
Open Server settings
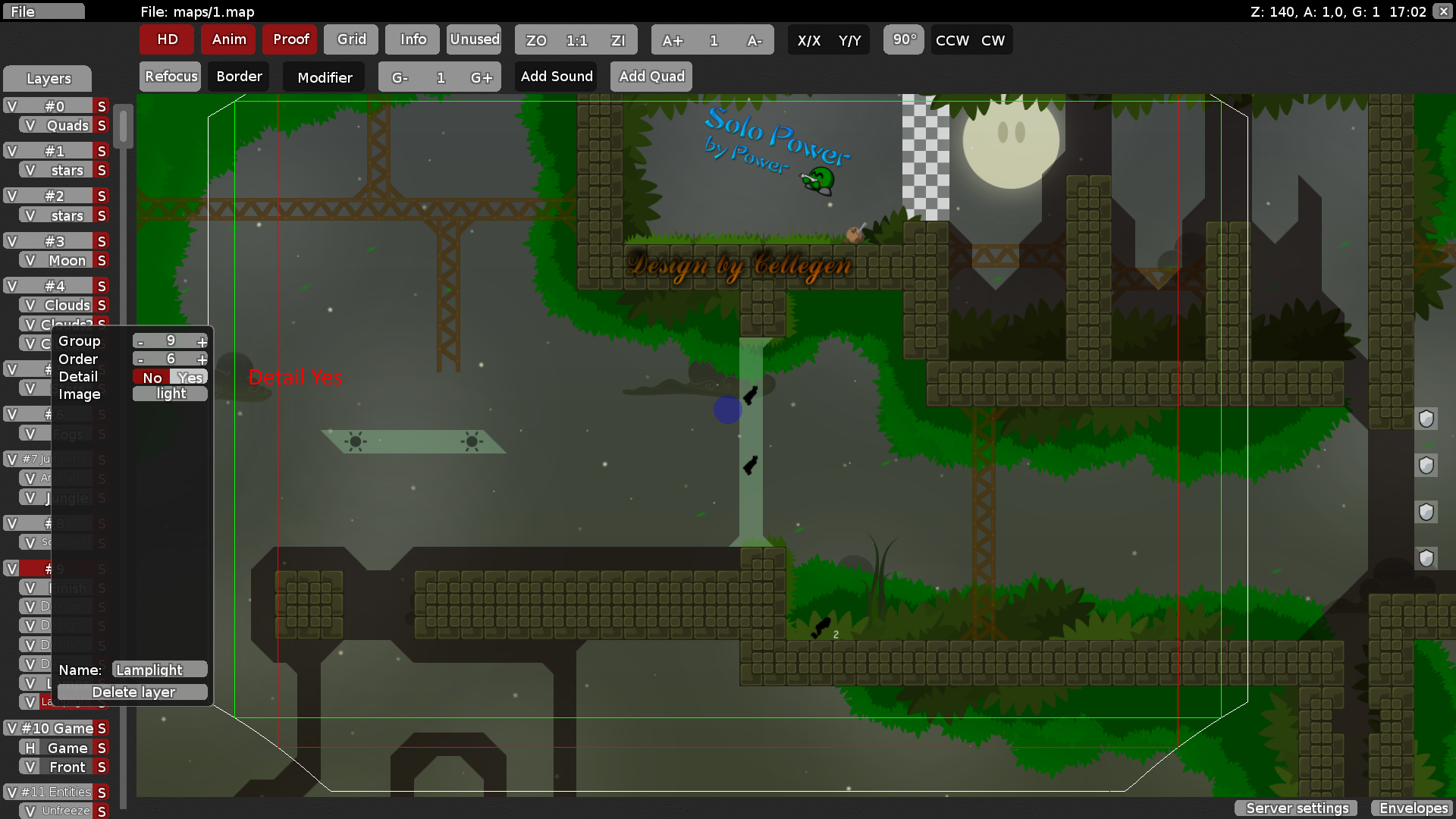click(x=1295, y=808)
